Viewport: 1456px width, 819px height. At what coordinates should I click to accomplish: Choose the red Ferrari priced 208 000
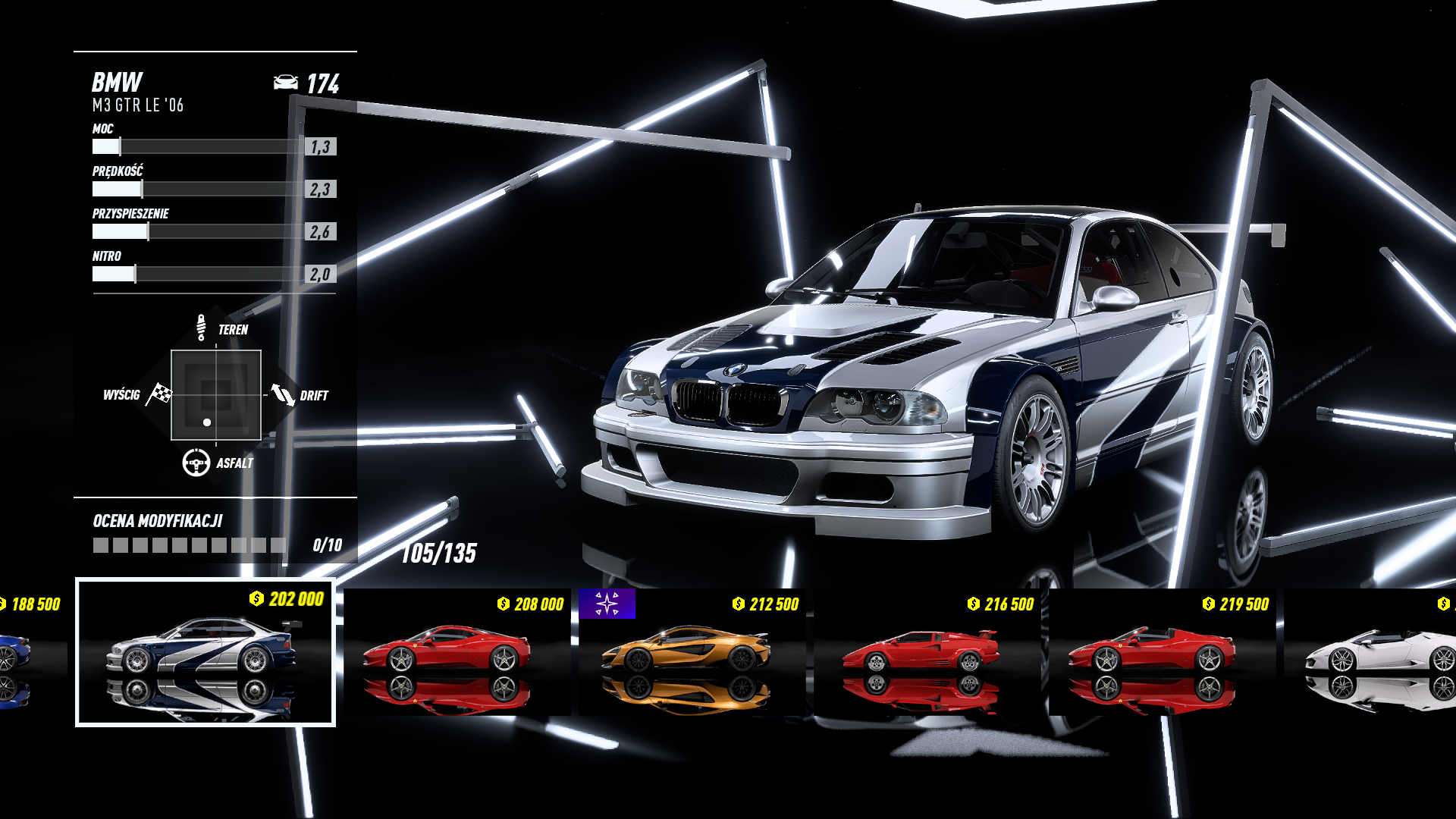(457, 652)
